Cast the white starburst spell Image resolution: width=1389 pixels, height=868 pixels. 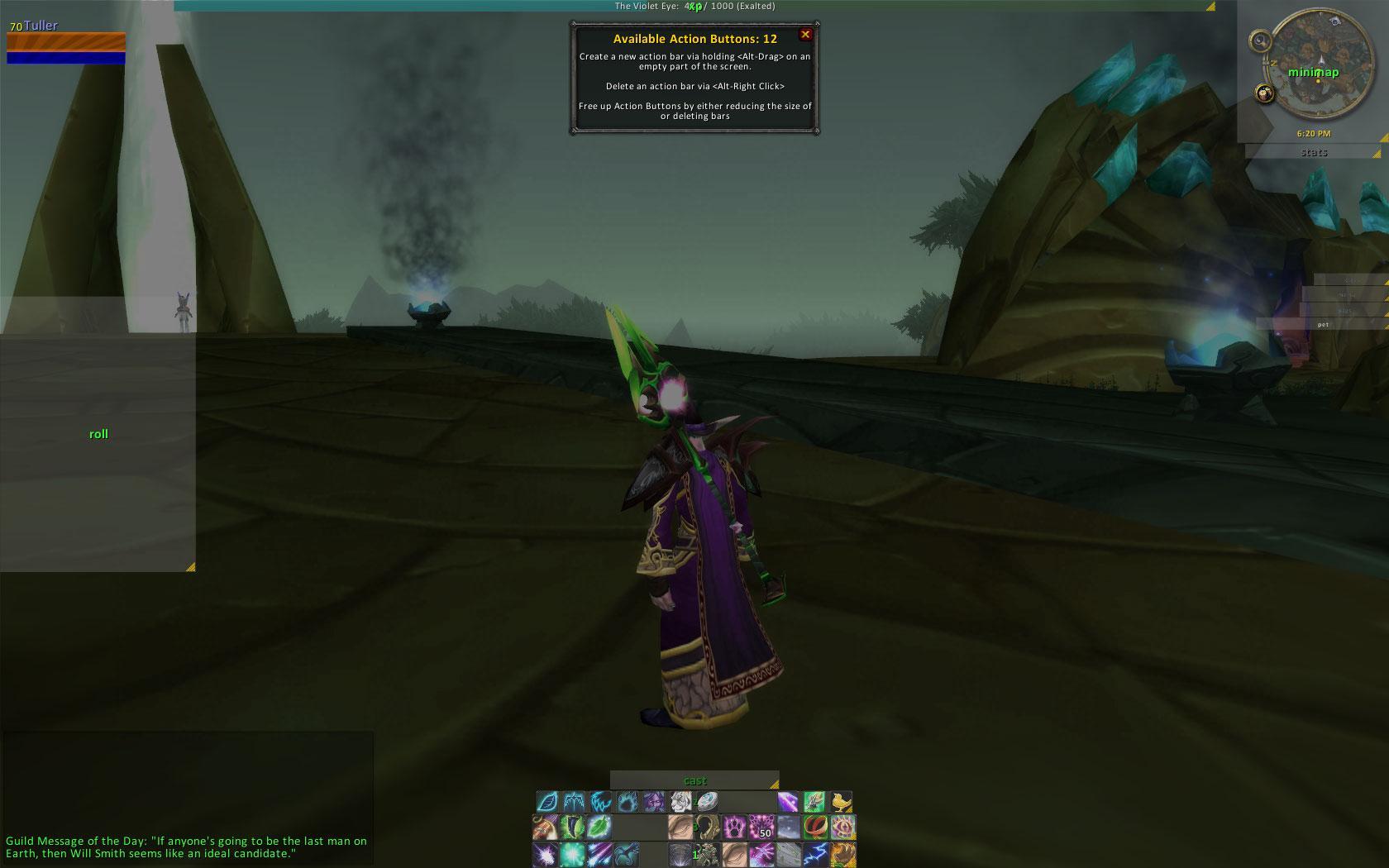coord(545,854)
